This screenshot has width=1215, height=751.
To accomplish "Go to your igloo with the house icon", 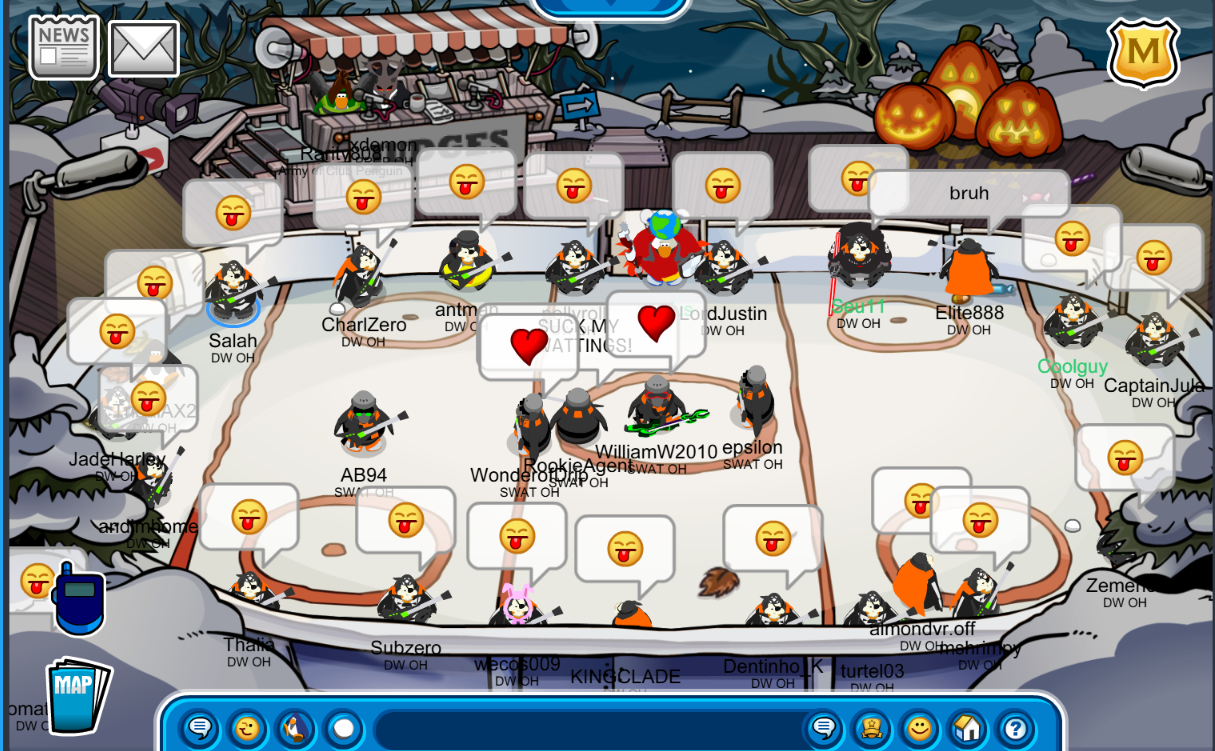I will [967, 727].
